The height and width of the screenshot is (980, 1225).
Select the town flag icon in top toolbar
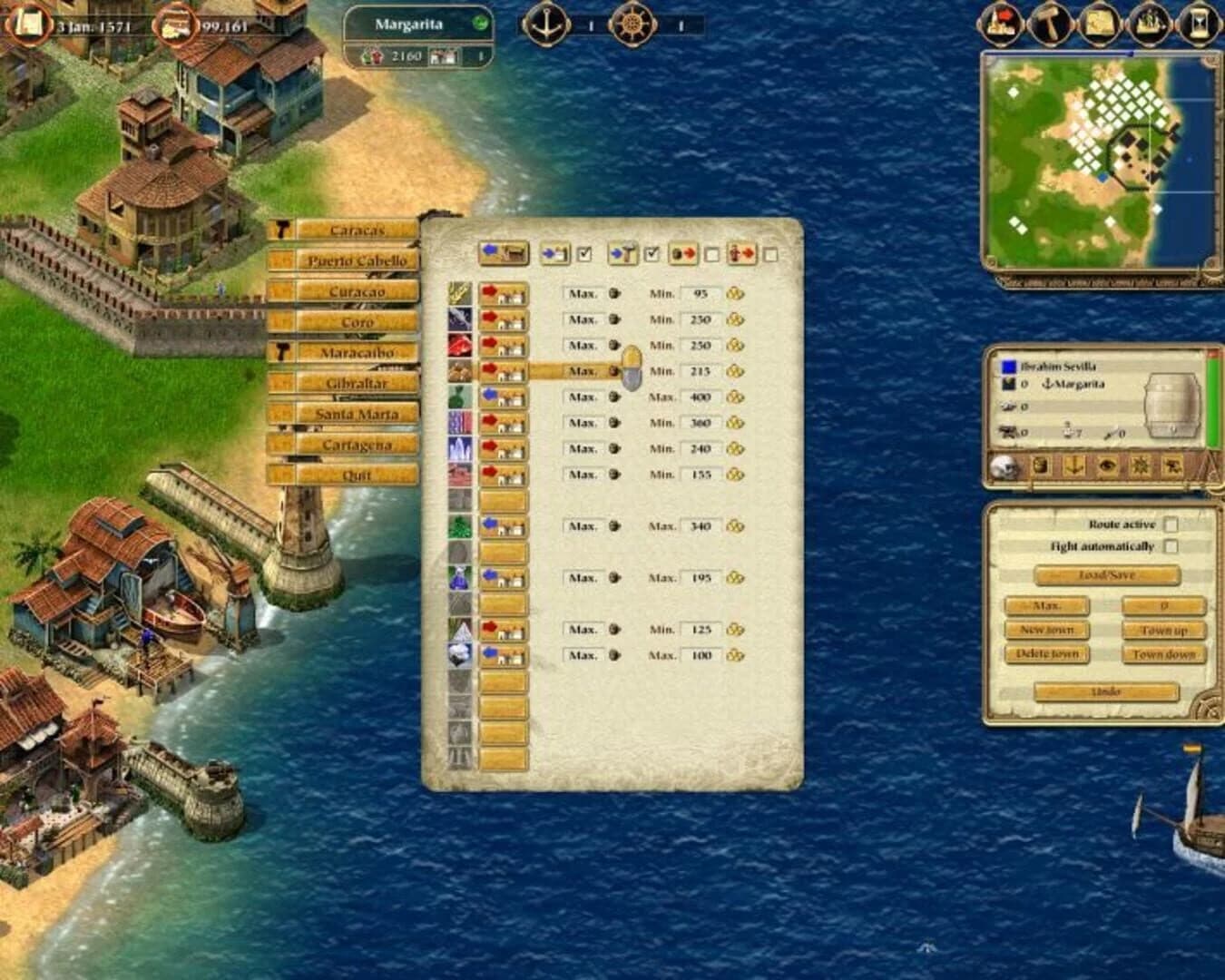999,22
